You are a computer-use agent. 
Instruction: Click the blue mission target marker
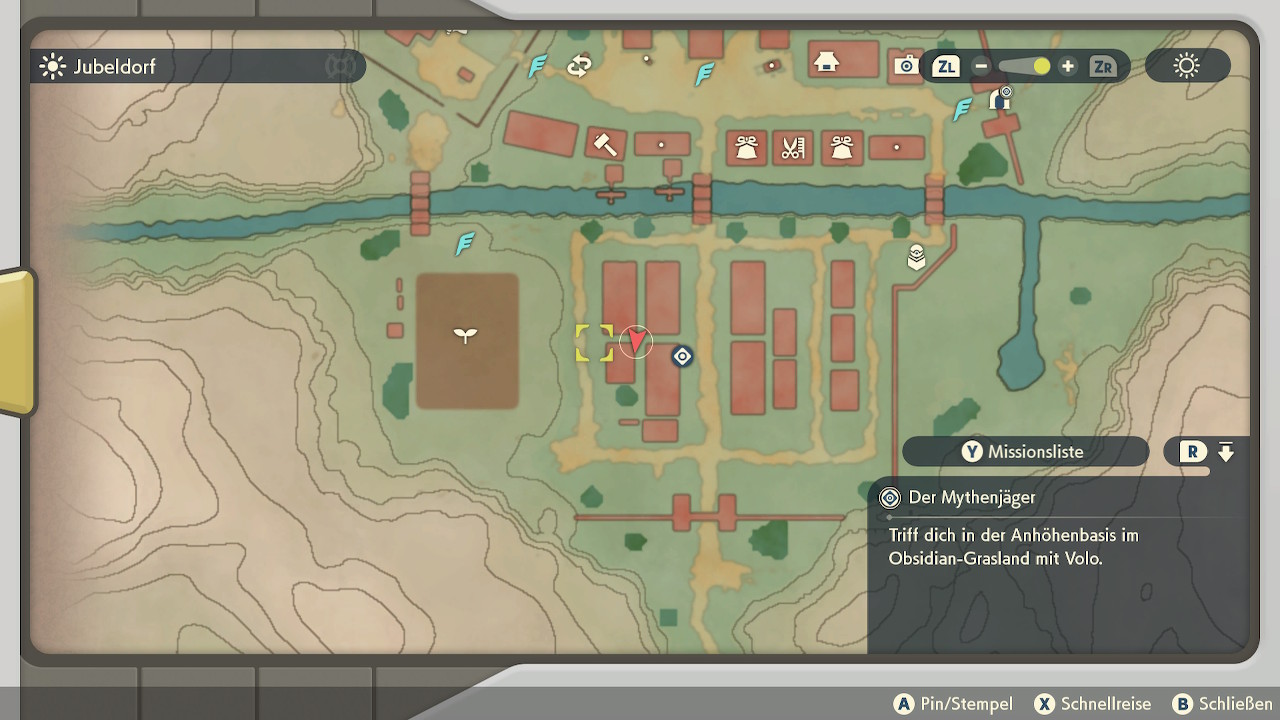tap(682, 356)
